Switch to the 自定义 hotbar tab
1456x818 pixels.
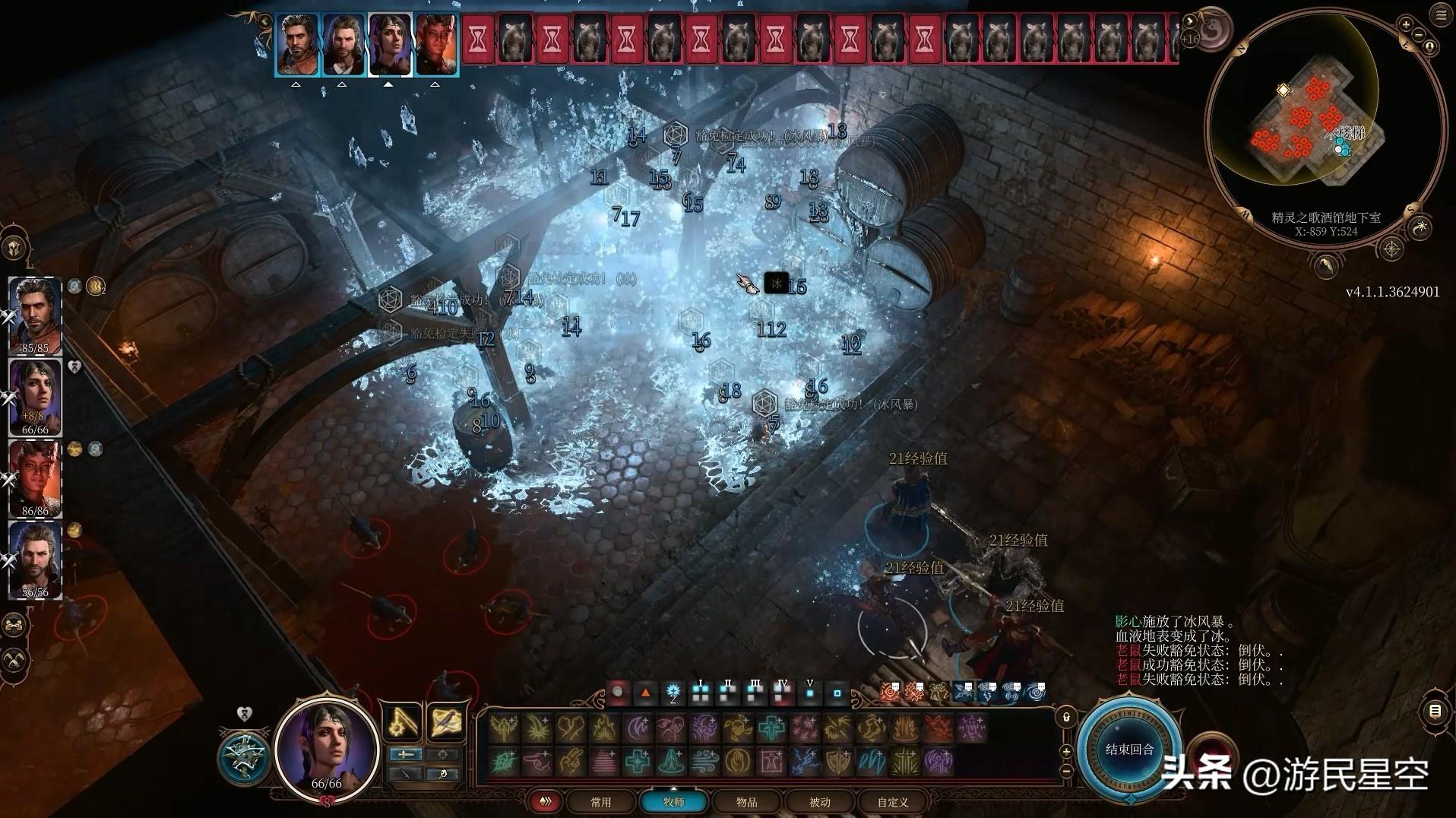pyautogui.click(x=892, y=802)
